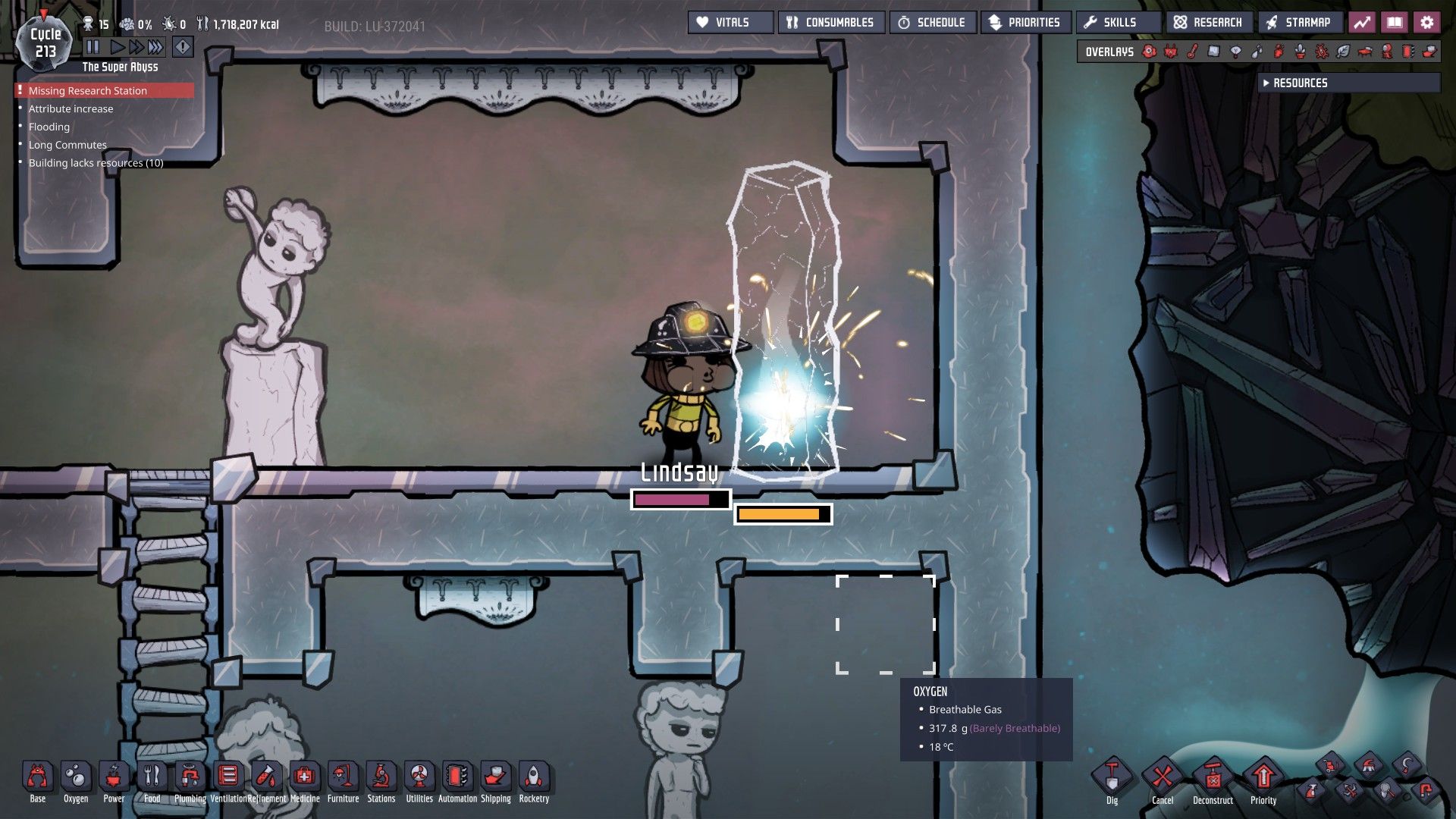The height and width of the screenshot is (819, 1456).
Task: Pause the game simulation
Action: coord(93,47)
